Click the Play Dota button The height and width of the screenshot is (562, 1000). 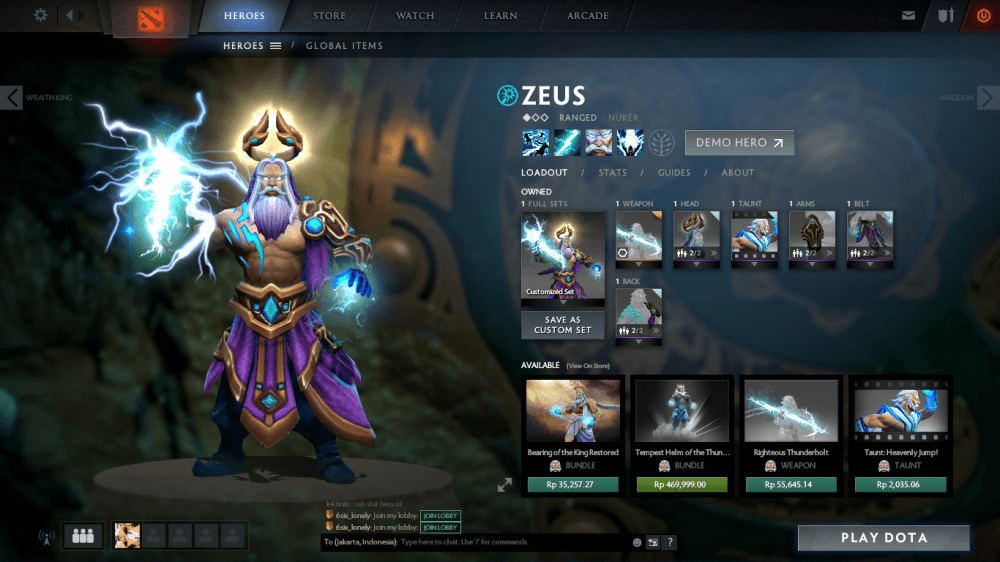pos(883,538)
